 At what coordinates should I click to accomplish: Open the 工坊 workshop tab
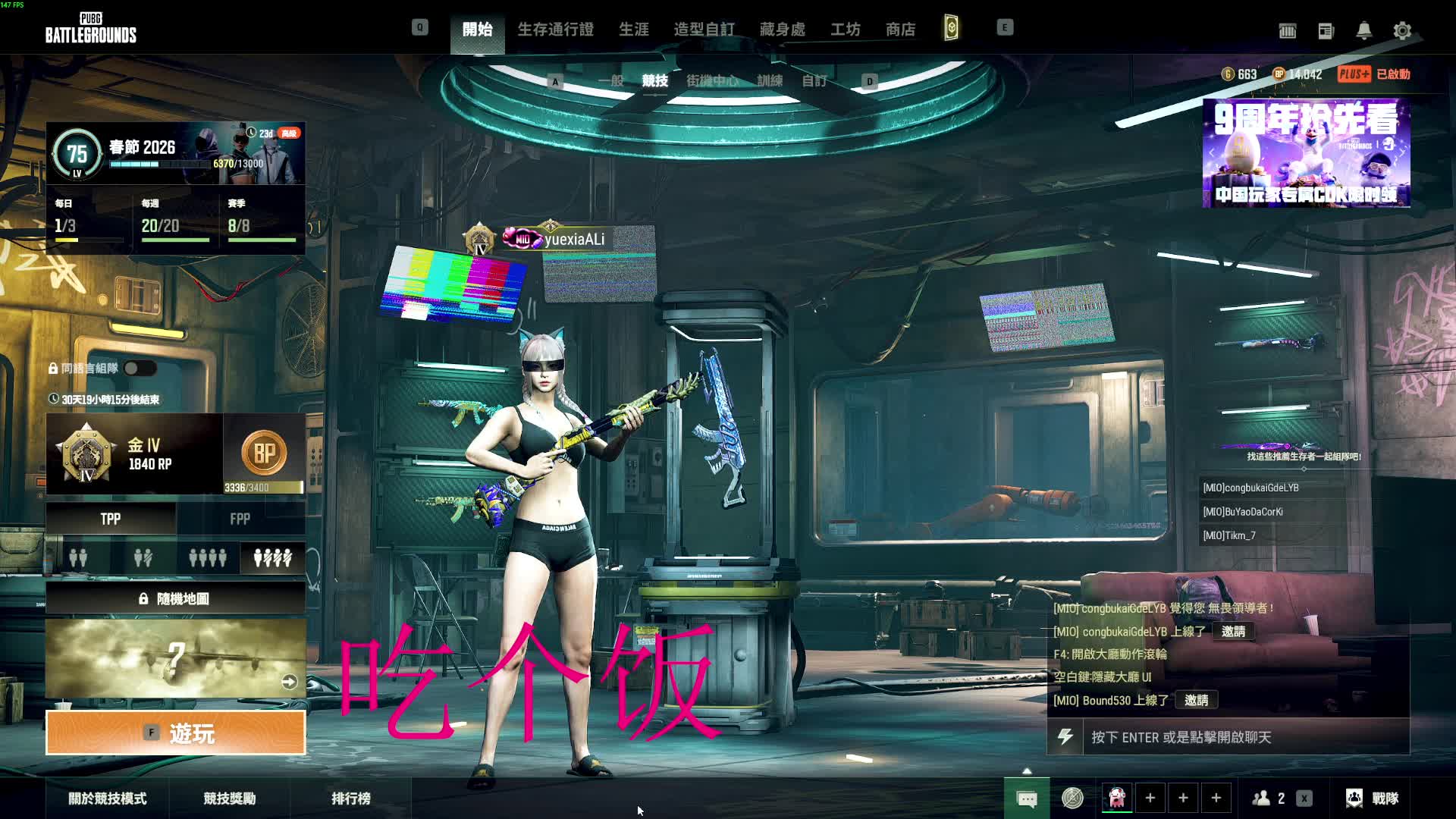(845, 30)
